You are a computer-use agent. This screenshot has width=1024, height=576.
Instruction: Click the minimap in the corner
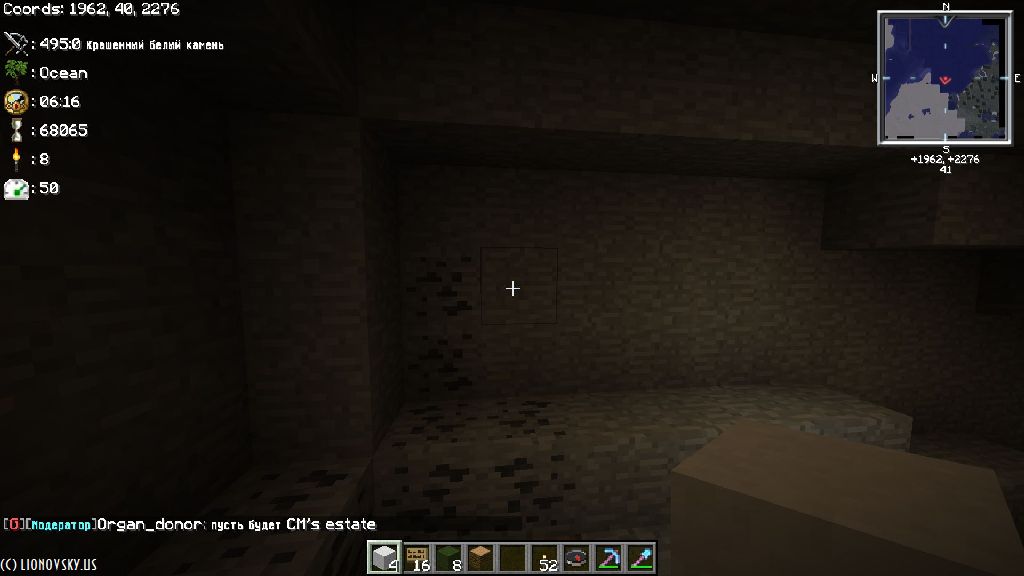click(944, 77)
